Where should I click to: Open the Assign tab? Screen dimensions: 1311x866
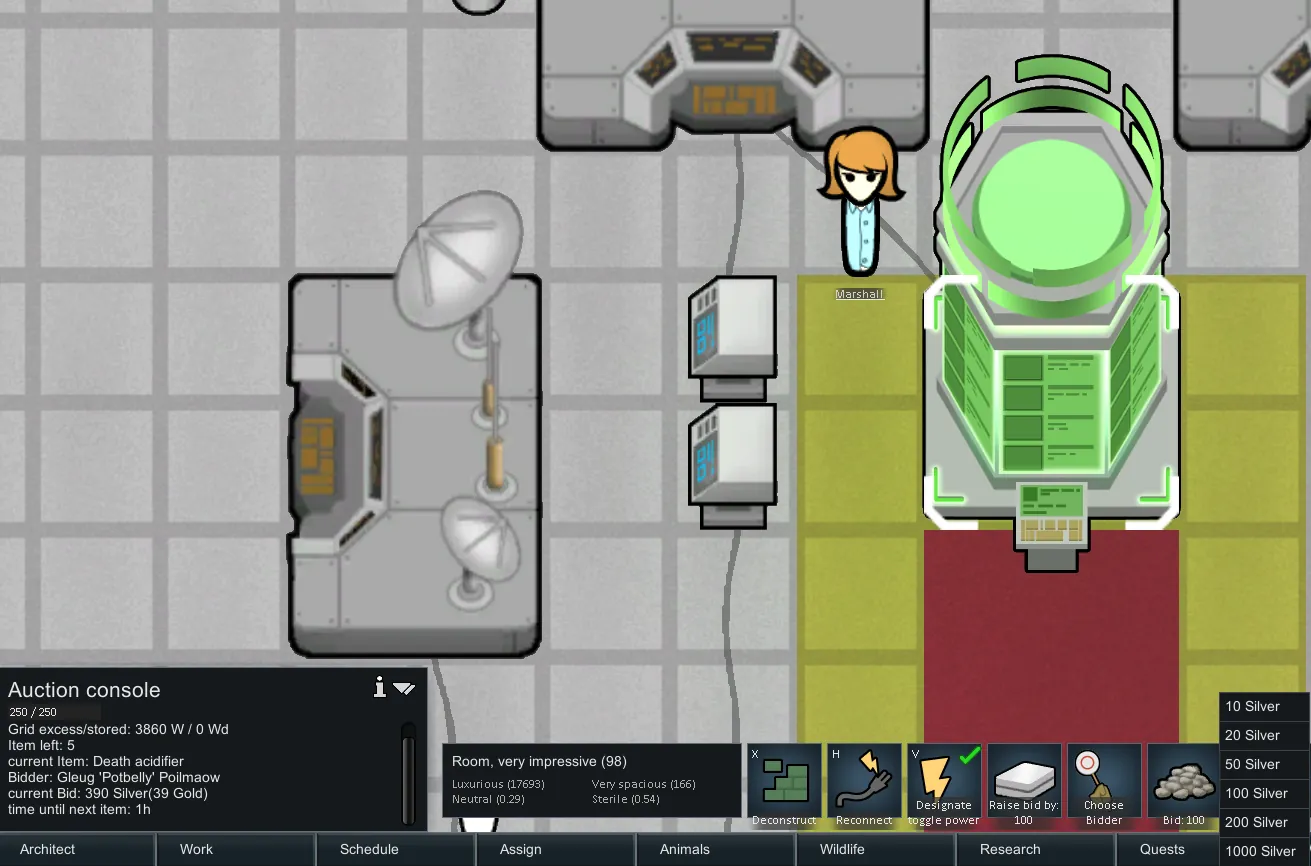pyautogui.click(x=520, y=849)
